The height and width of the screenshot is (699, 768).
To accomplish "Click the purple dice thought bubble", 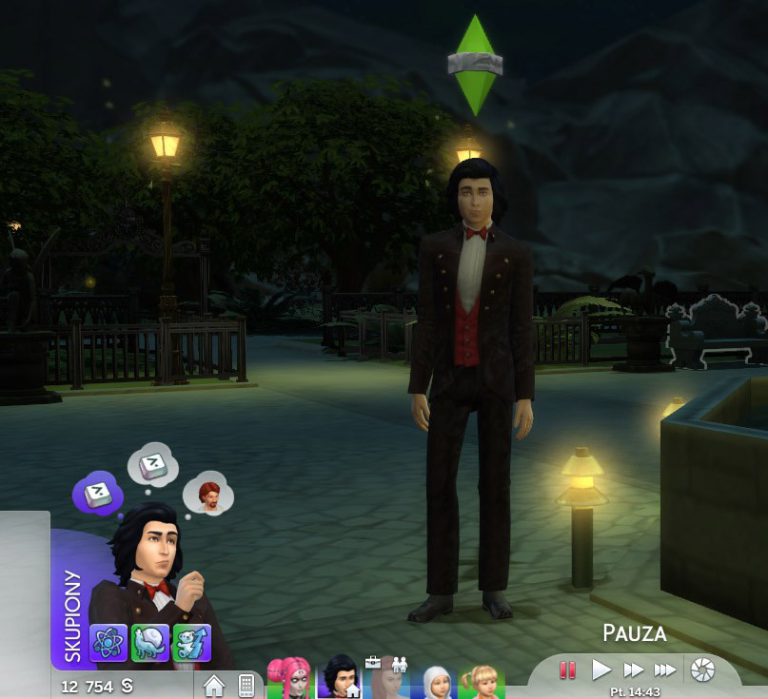I will tap(98, 492).
